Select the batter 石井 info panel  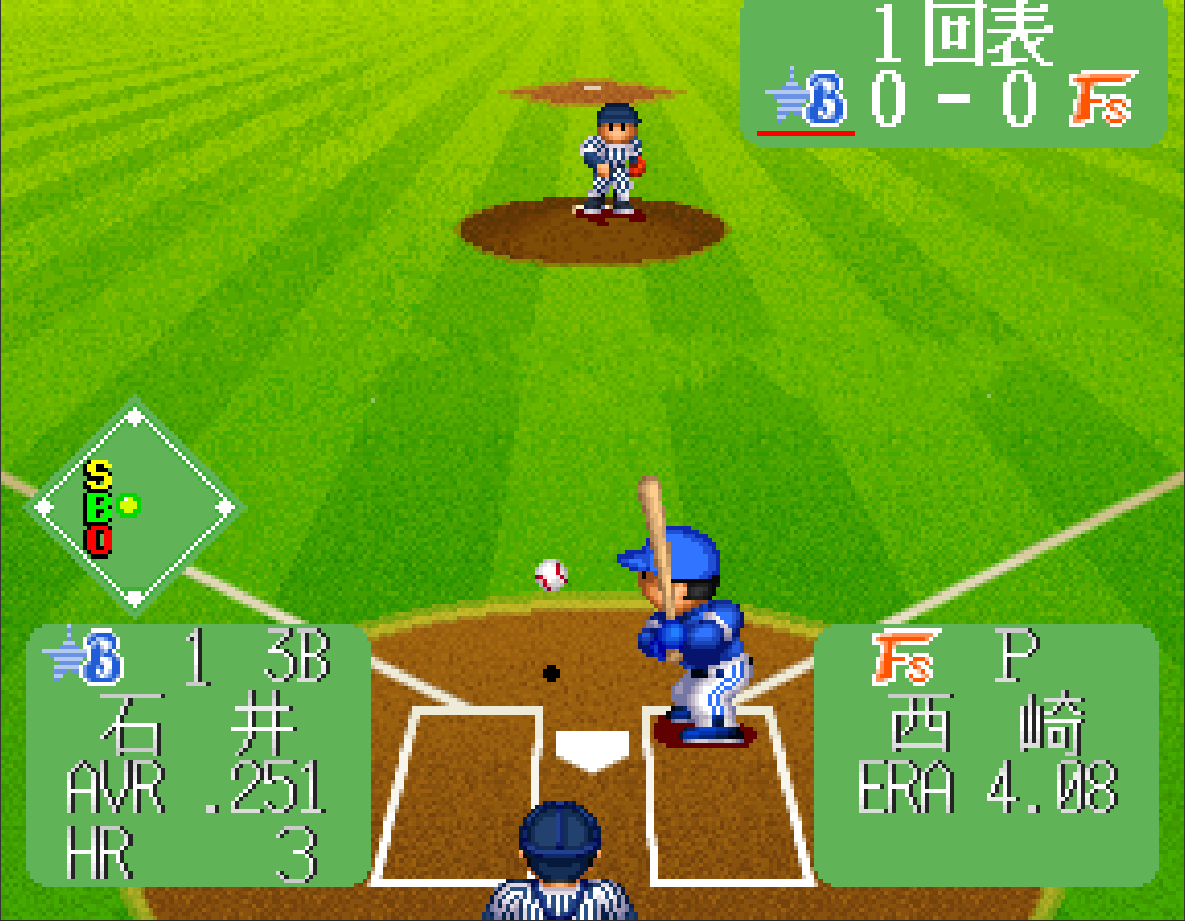(x=198, y=755)
